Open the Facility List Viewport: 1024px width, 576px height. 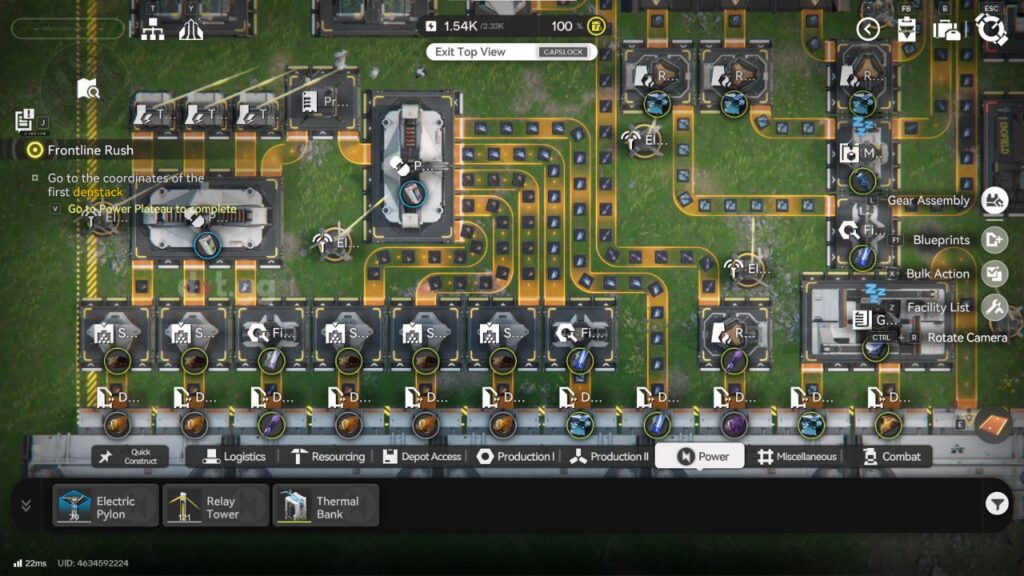[994, 307]
